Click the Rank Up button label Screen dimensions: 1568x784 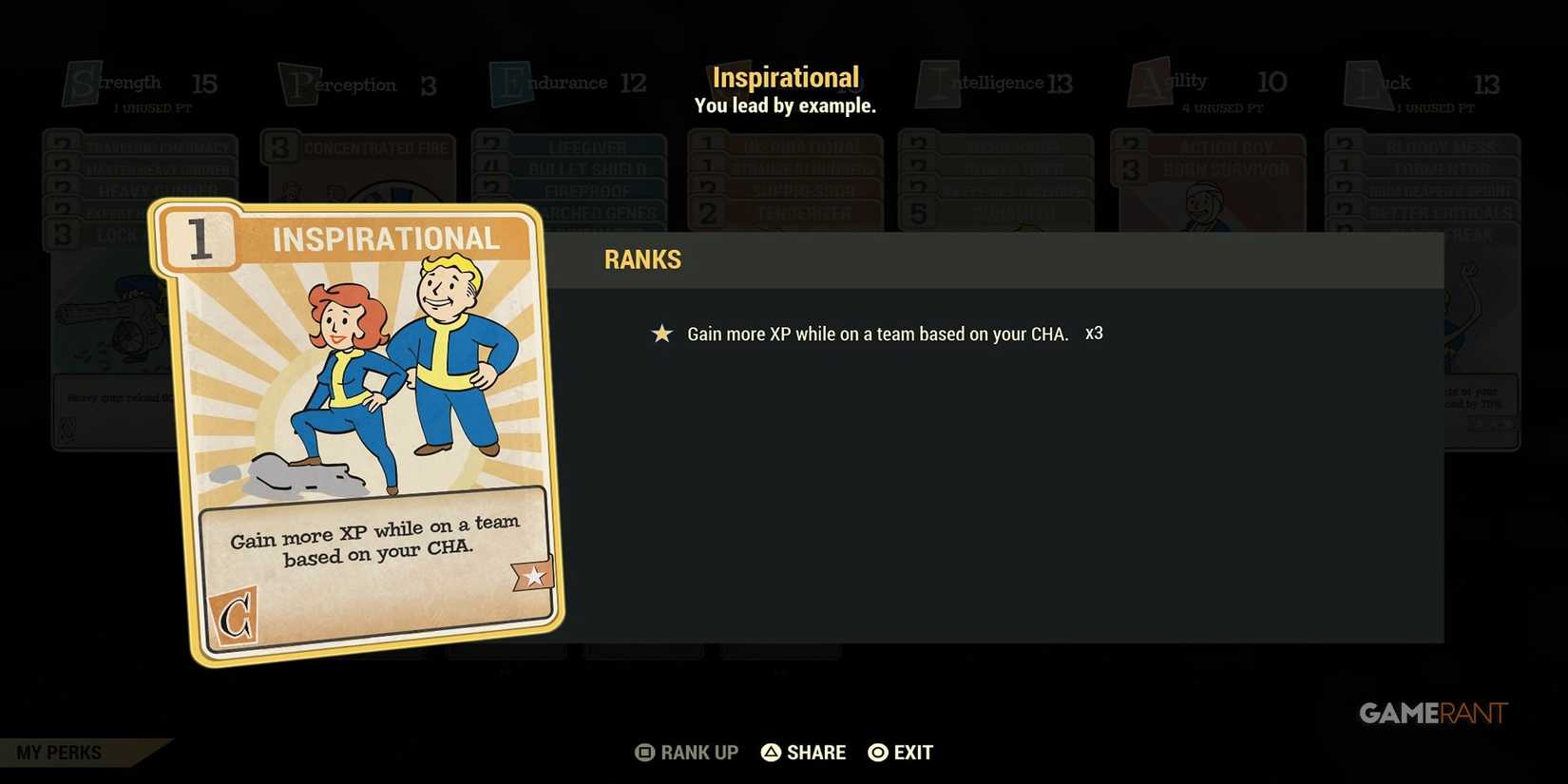[698, 752]
